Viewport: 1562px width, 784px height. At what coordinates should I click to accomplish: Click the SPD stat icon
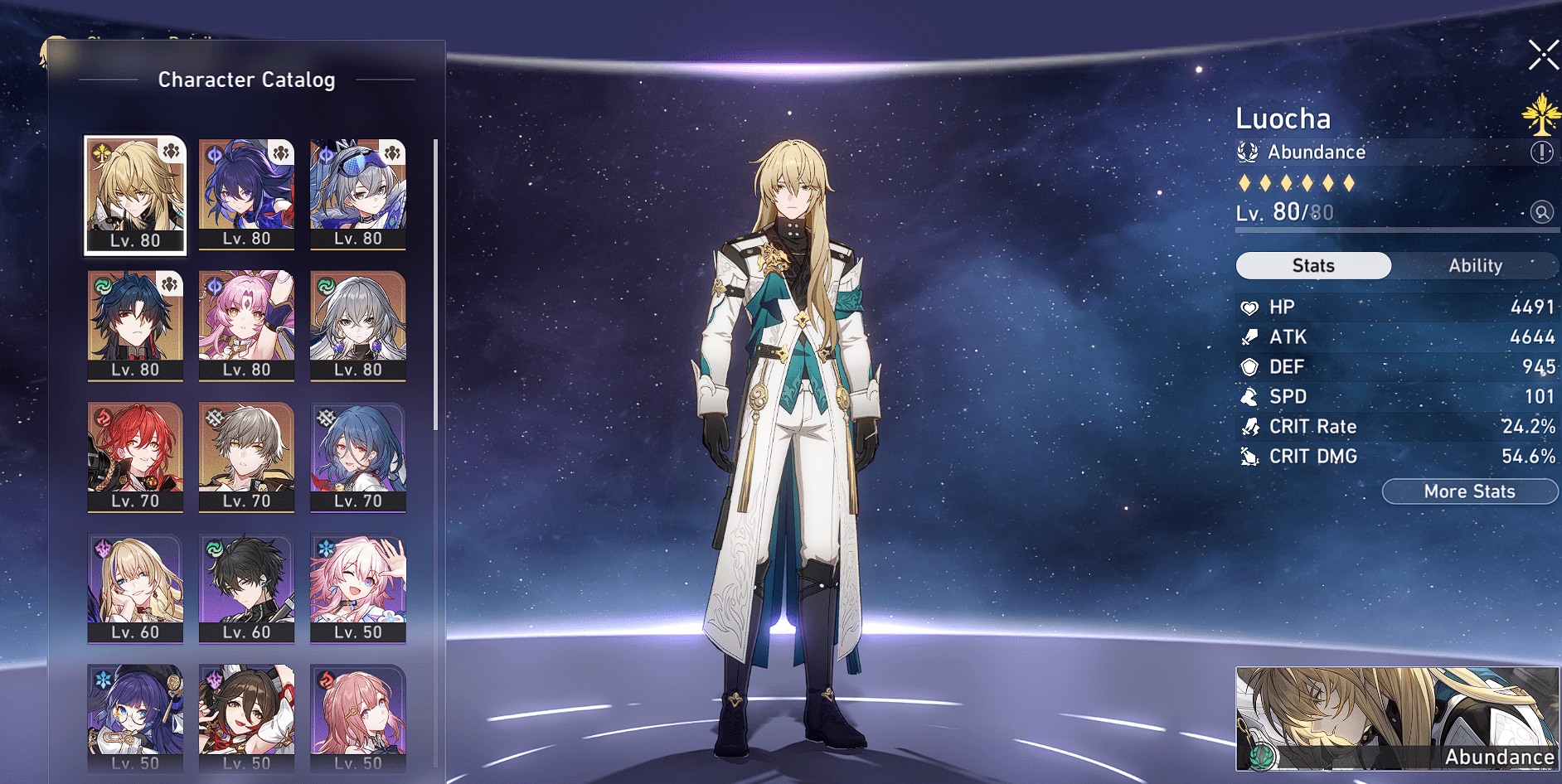(x=1250, y=397)
